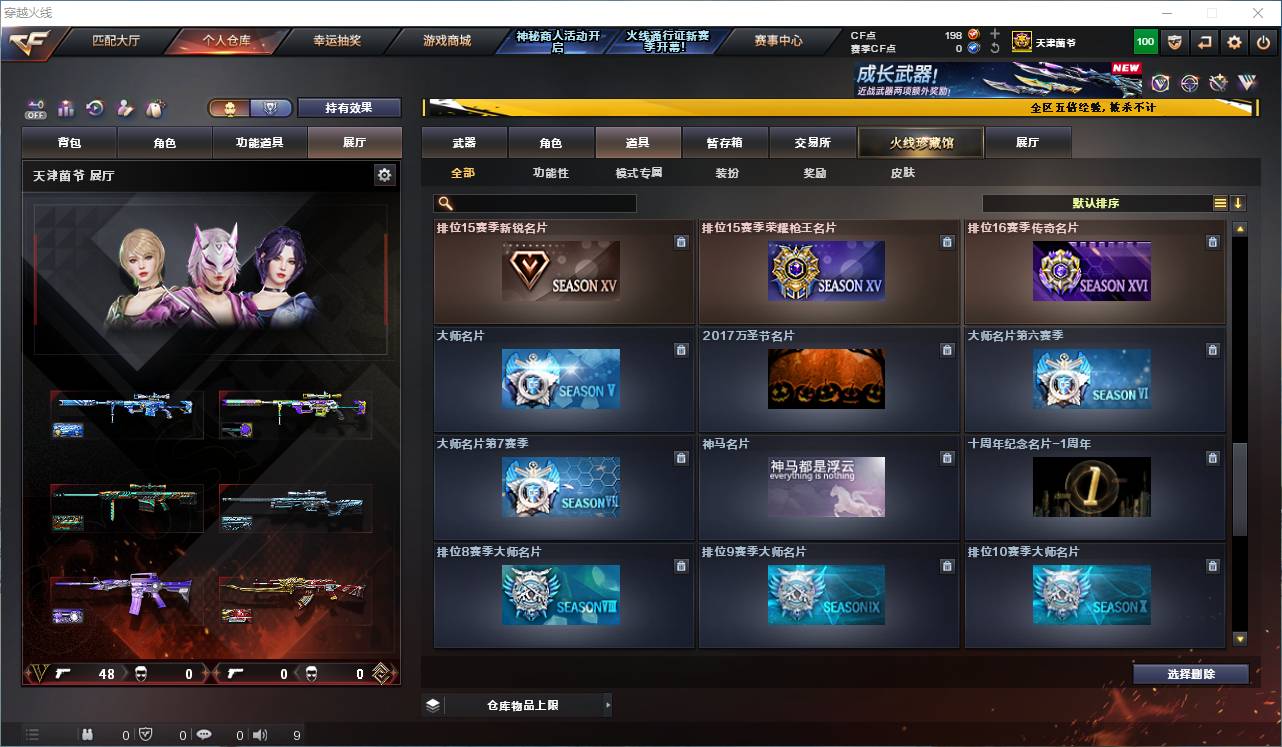Click the 选择删除 button at bottom right
The height and width of the screenshot is (747, 1282).
coord(1191,674)
